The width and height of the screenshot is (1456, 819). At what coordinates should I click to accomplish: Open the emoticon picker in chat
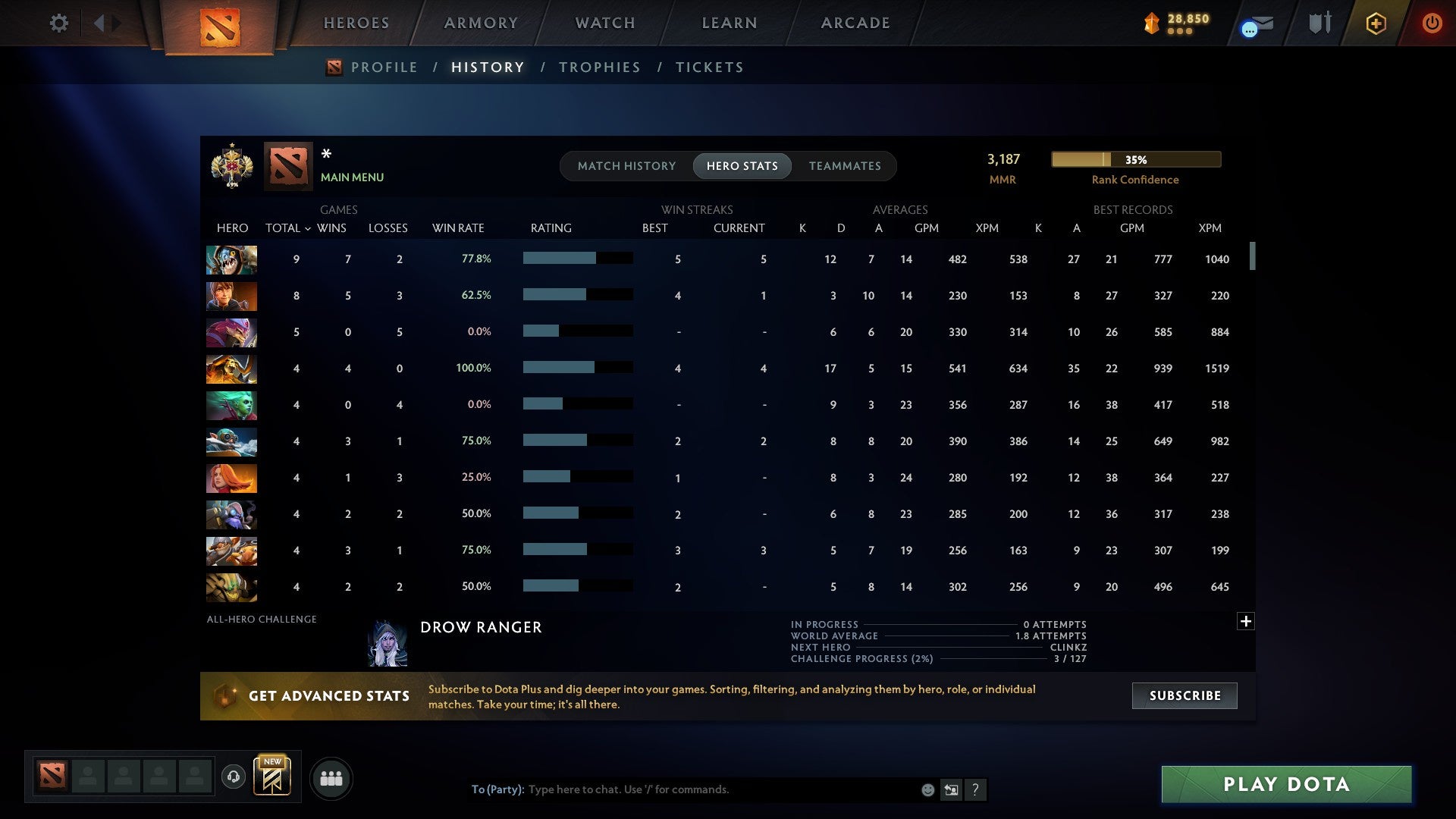927,789
